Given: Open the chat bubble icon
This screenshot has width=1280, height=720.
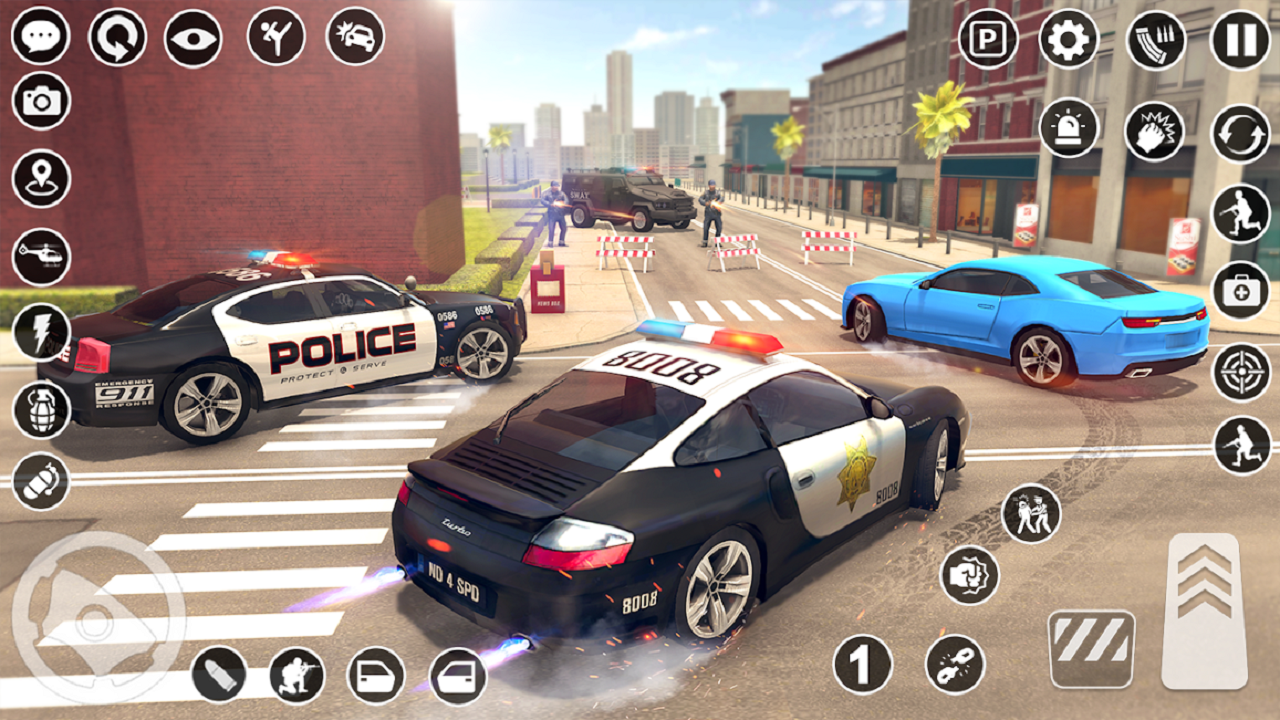Looking at the screenshot, I should pyautogui.click(x=37, y=37).
